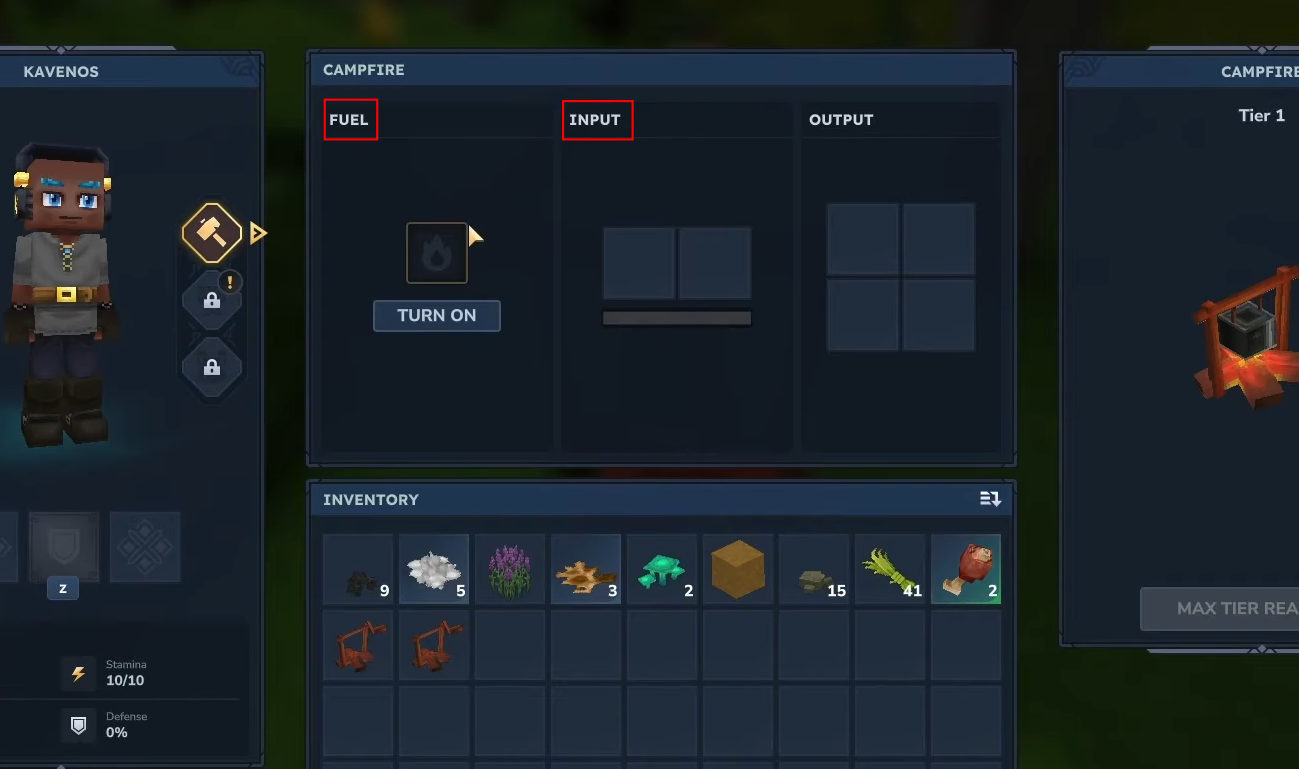
Task: Select the shield in the Z equipment slot
Action: click(x=62, y=547)
